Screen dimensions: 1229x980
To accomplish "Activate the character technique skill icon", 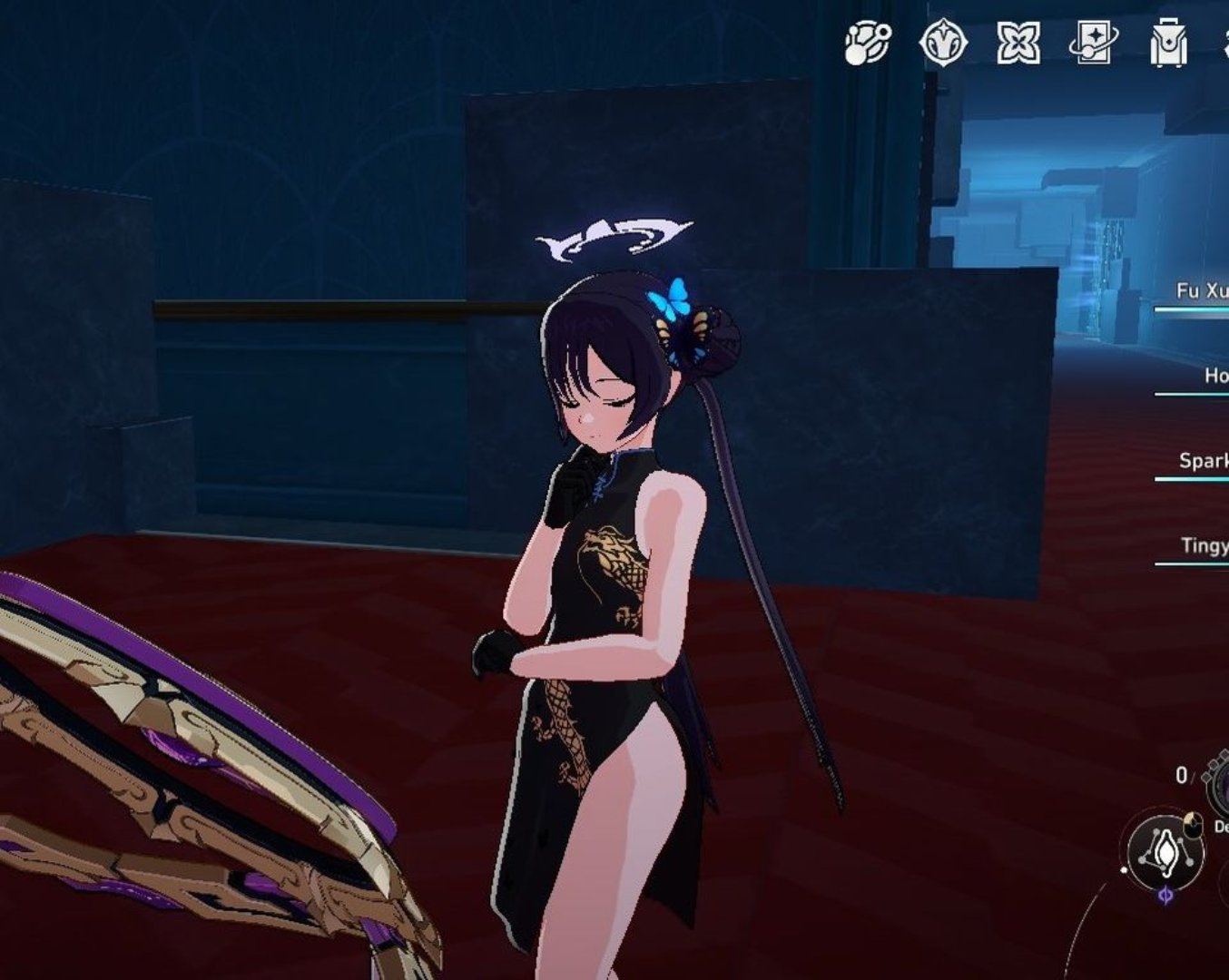I will (x=1165, y=853).
